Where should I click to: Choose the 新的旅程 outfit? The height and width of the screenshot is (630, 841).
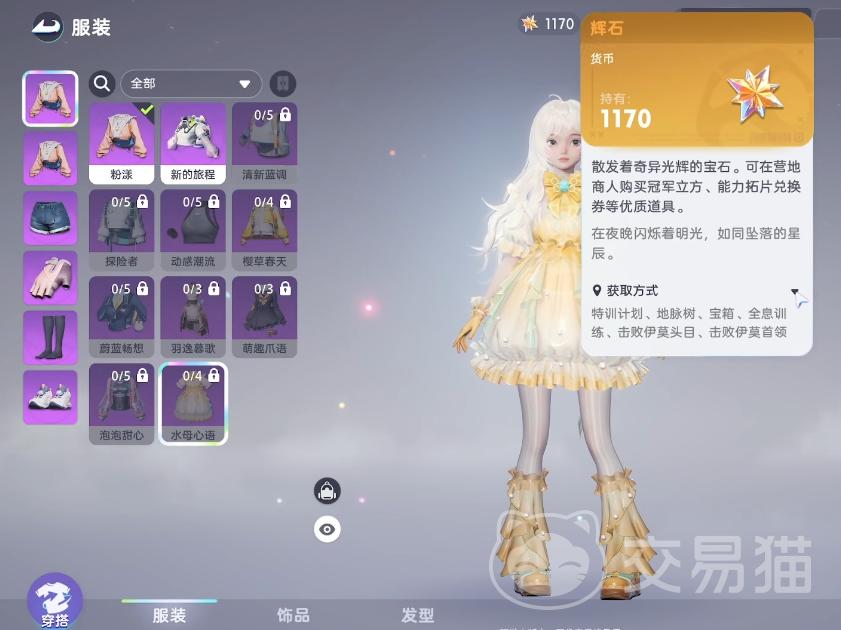[194, 142]
